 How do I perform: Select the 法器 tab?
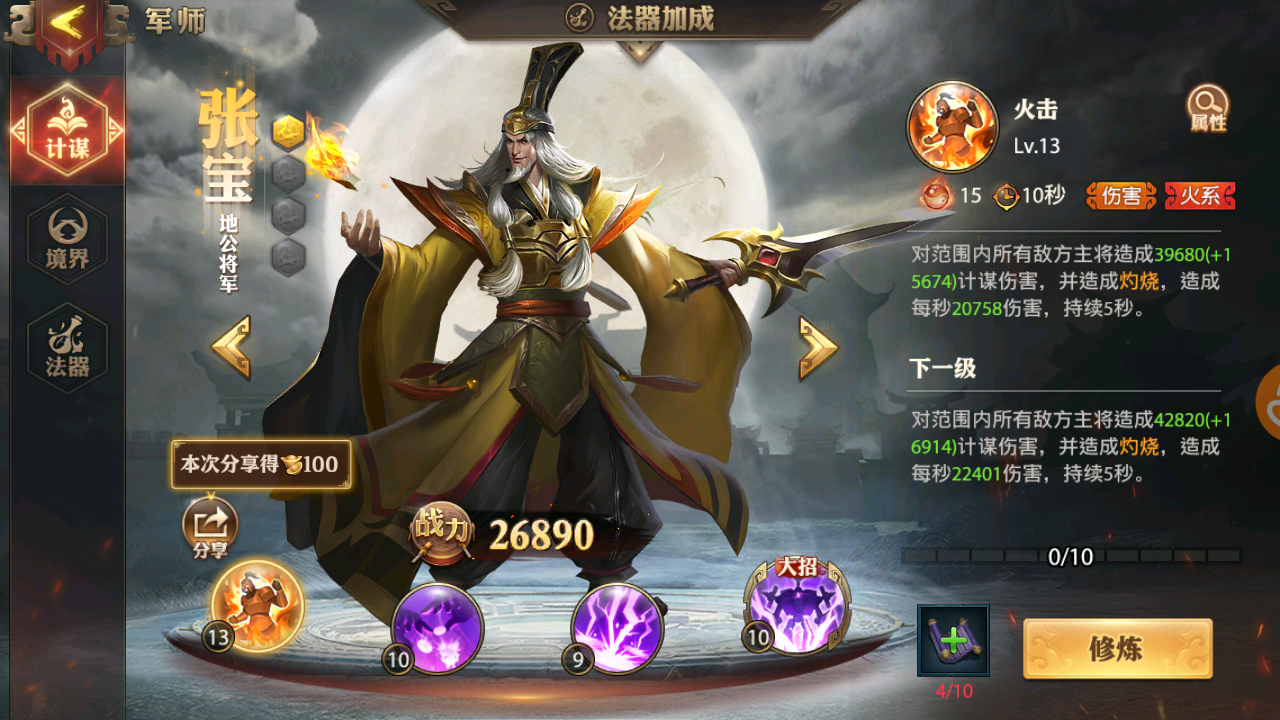point(67,348)
